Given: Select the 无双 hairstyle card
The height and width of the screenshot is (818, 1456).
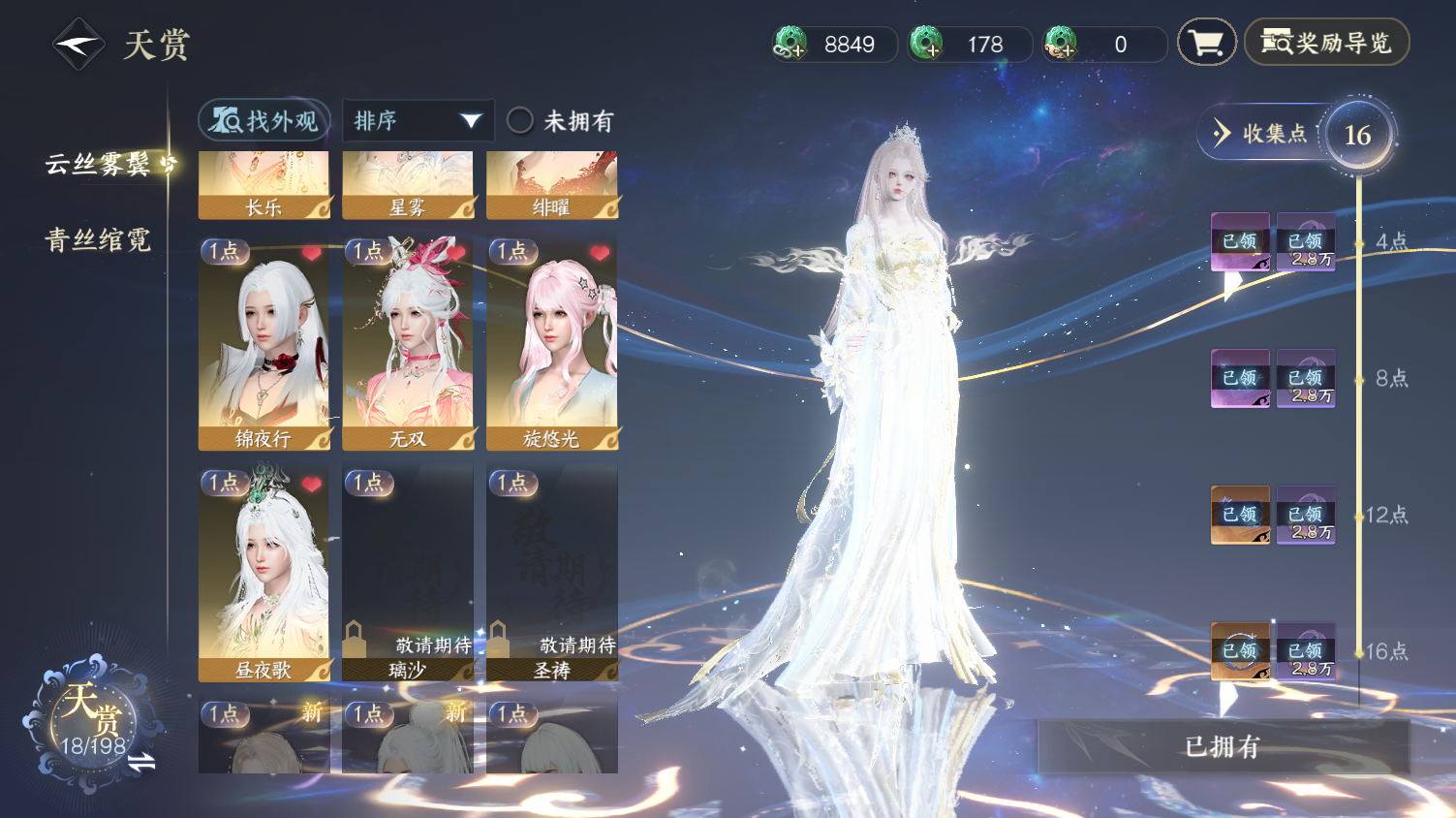Looking at the screenshot, I should (408, 344).
